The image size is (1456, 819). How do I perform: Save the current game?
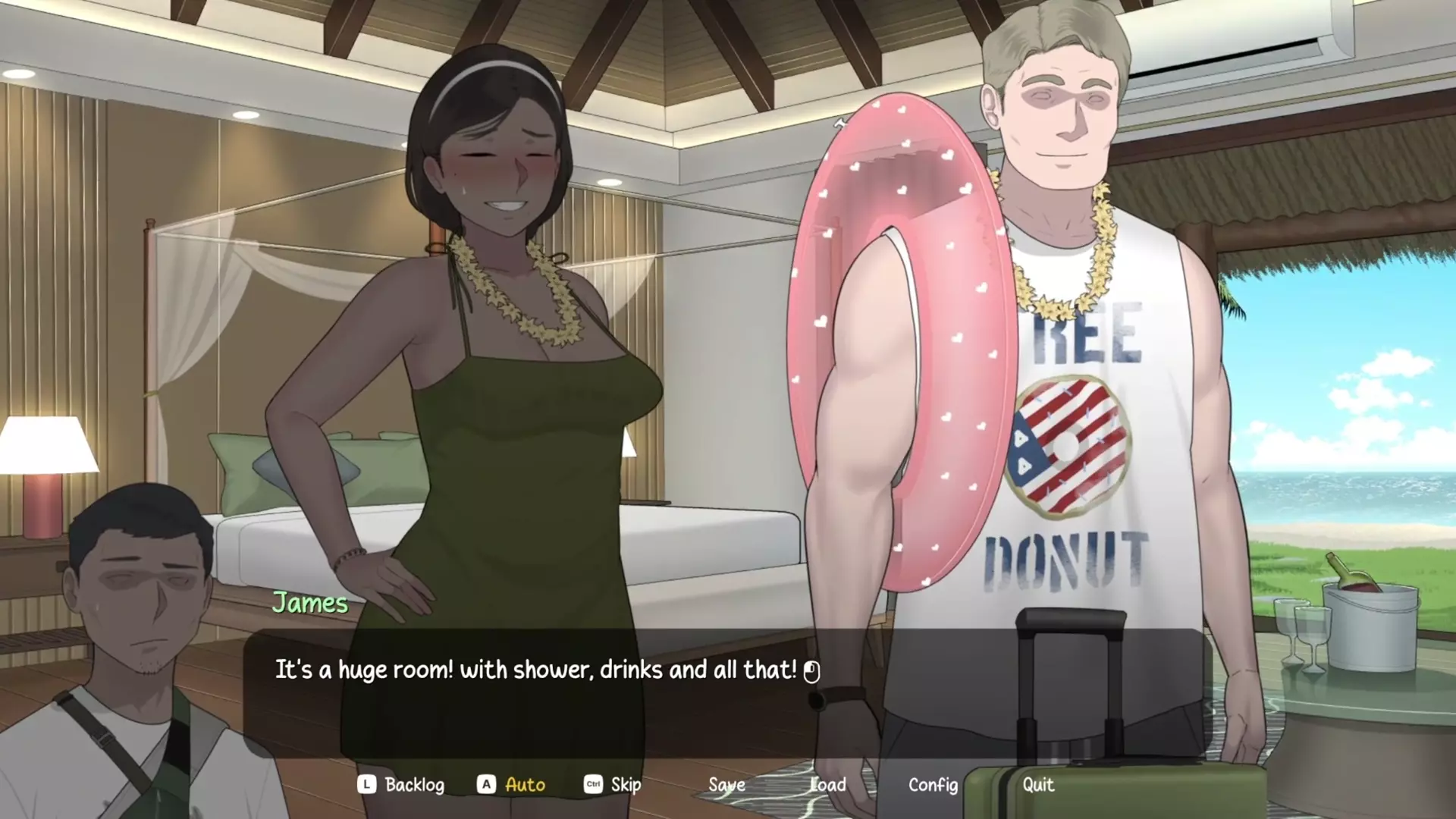[x=726, y=784]
